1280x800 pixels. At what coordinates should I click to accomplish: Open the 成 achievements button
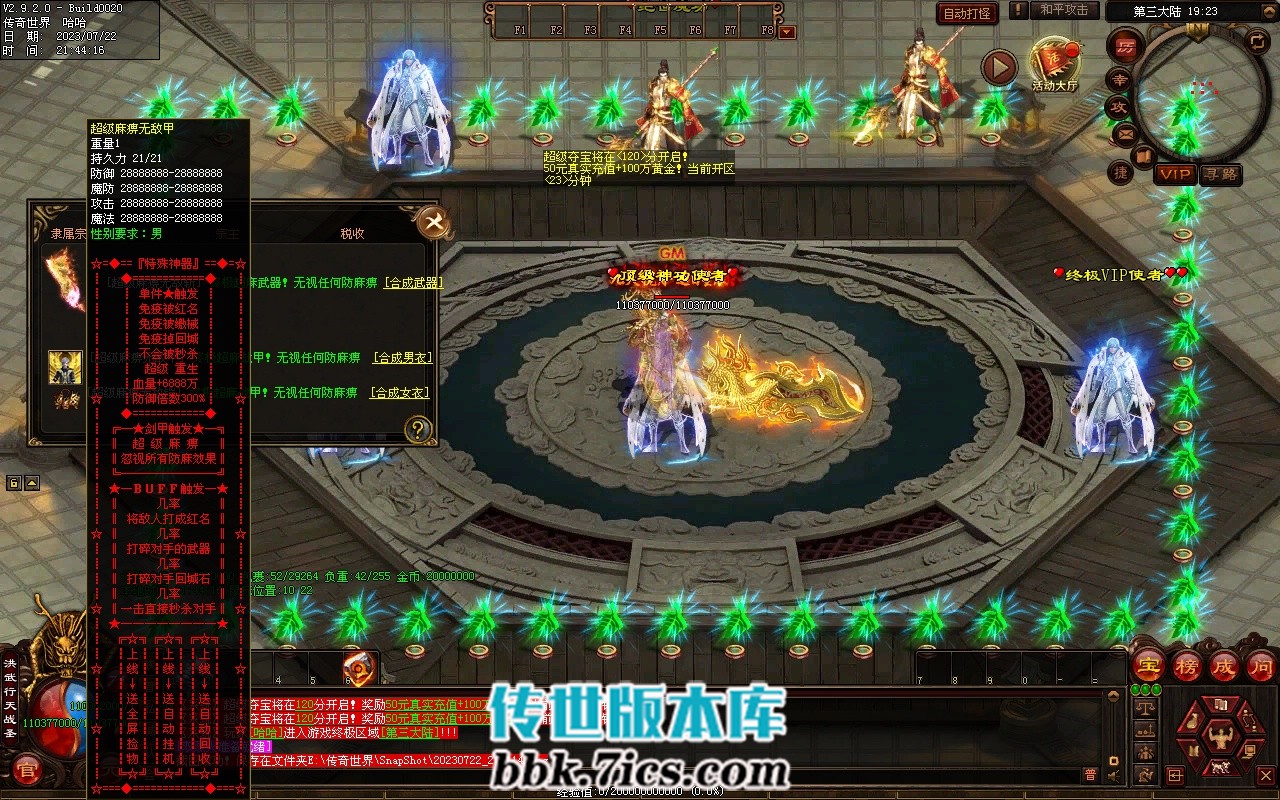click(x=1223, y=665)
